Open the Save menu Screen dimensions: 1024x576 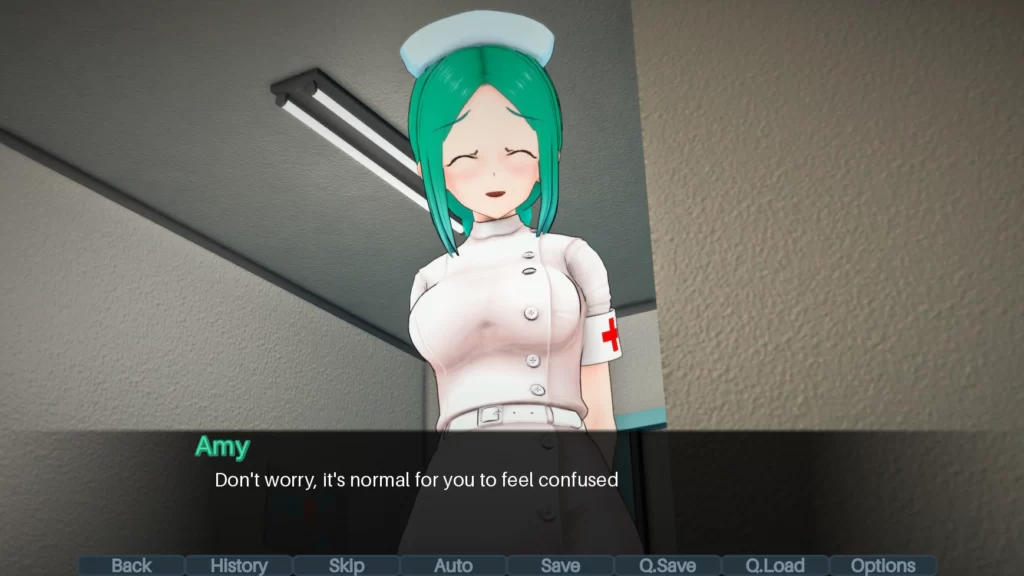[560, 566]
